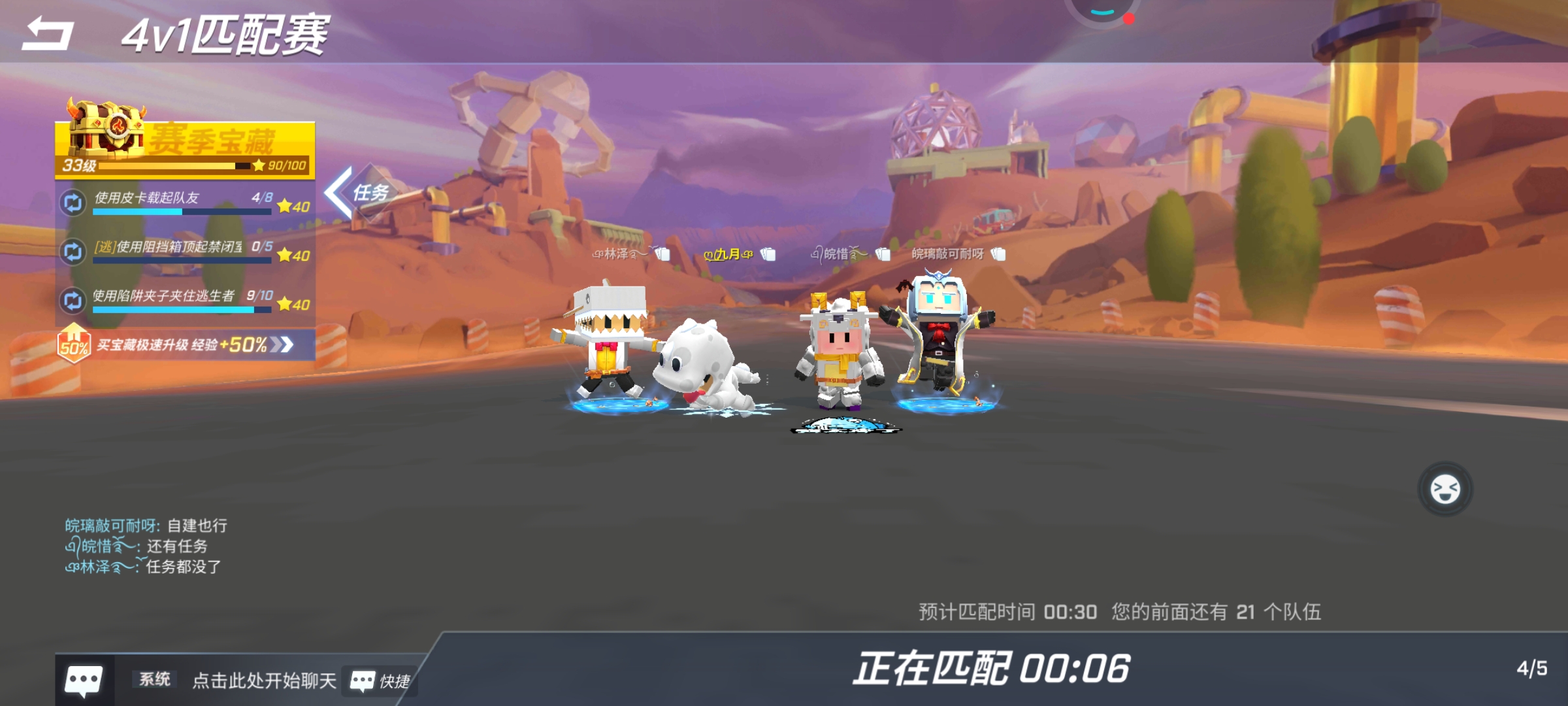Expand the card icon beside 林泽's name

coord(662,254)
